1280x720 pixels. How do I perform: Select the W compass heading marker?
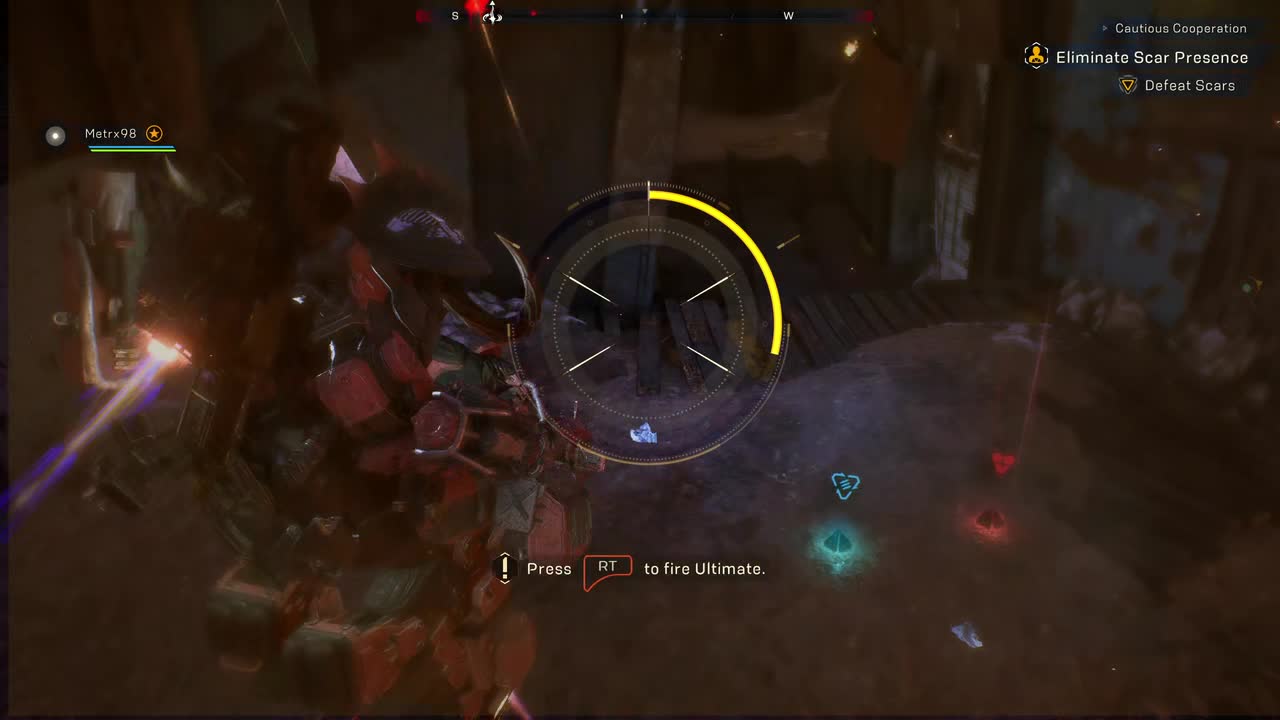click(788, 16)
